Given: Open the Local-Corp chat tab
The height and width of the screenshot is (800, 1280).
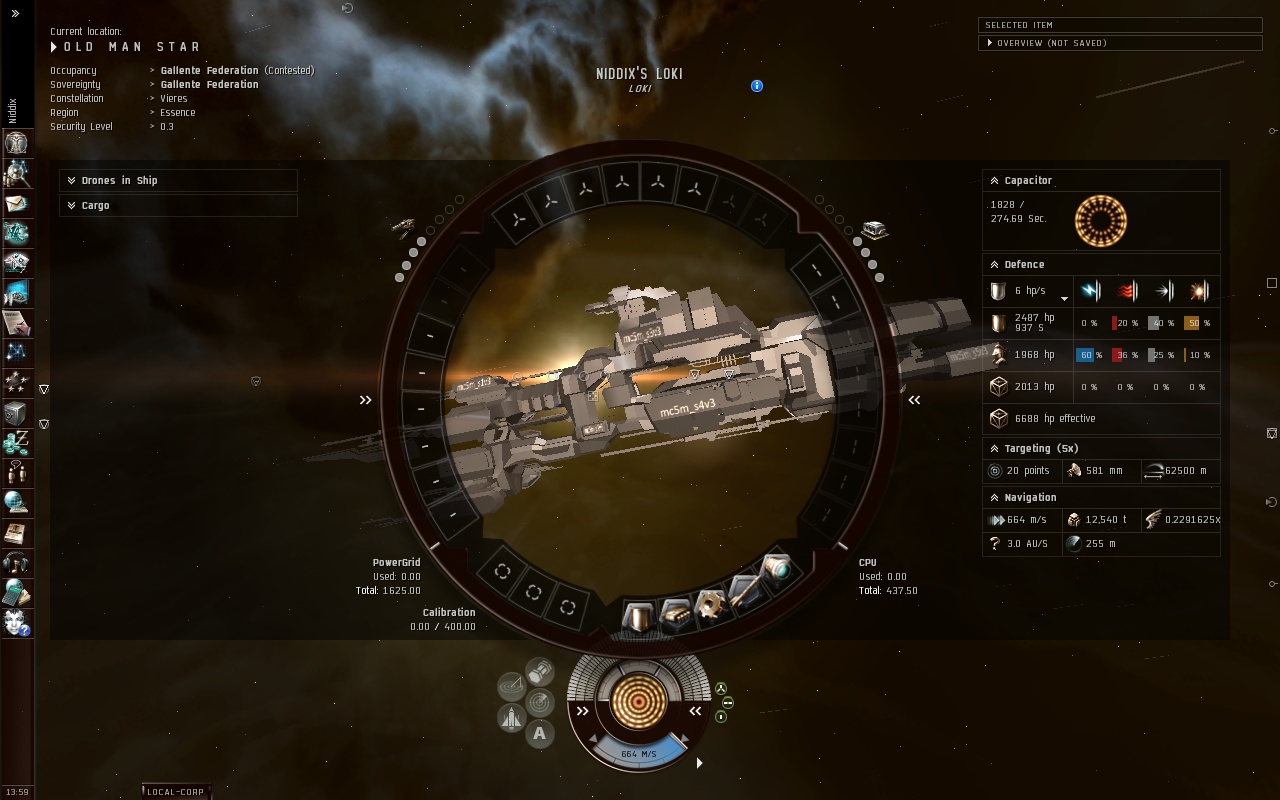Looking at the screenshot, I should coord(175,792).
